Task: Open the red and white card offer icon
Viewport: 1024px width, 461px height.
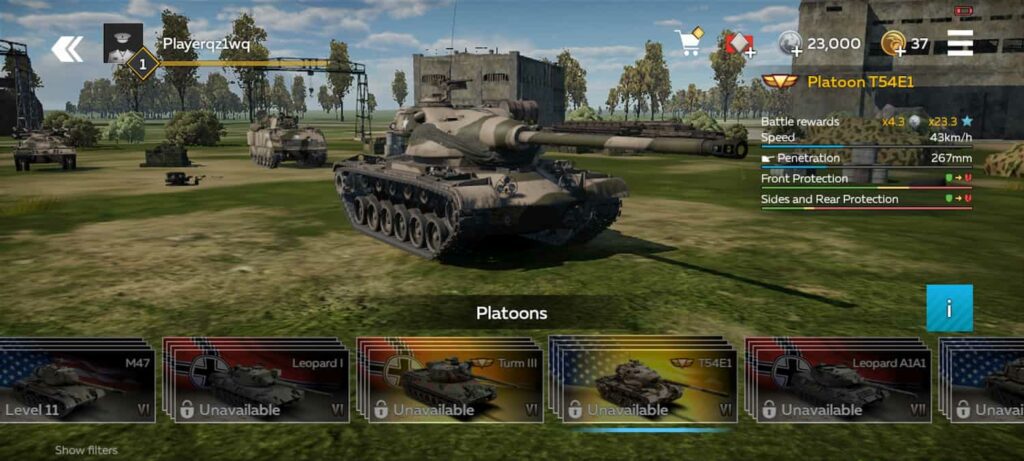Action: pos(739,44)
